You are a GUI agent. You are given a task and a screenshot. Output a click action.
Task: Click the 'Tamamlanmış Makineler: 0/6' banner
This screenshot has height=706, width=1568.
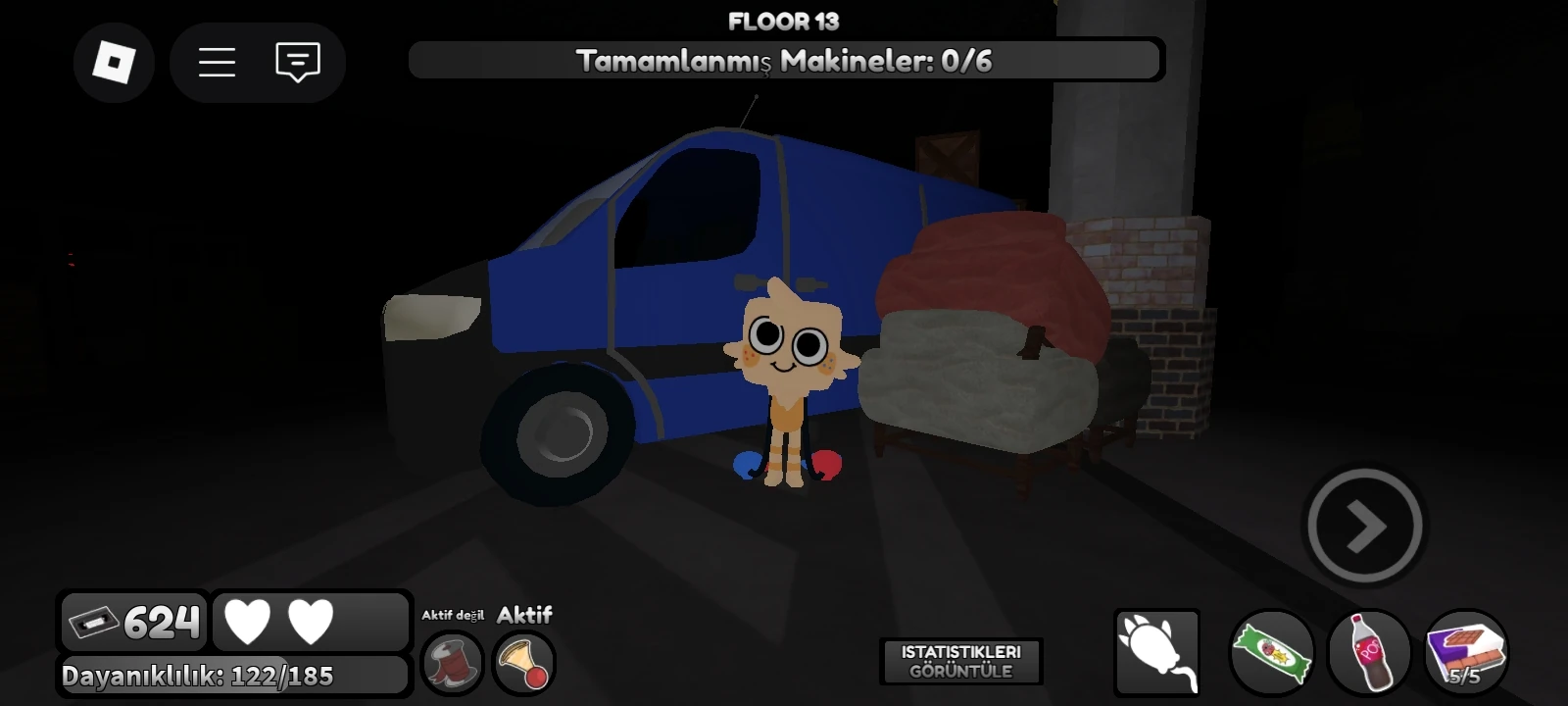click(x=784, y=60)
